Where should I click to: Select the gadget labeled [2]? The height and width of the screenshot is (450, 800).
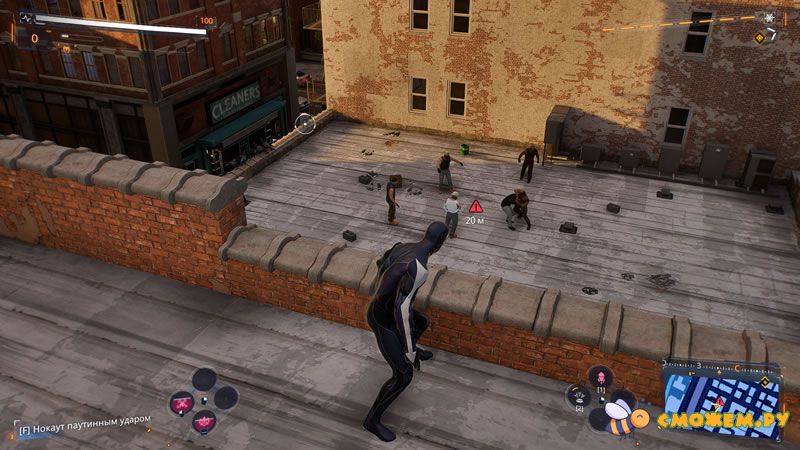coord(579,397)
